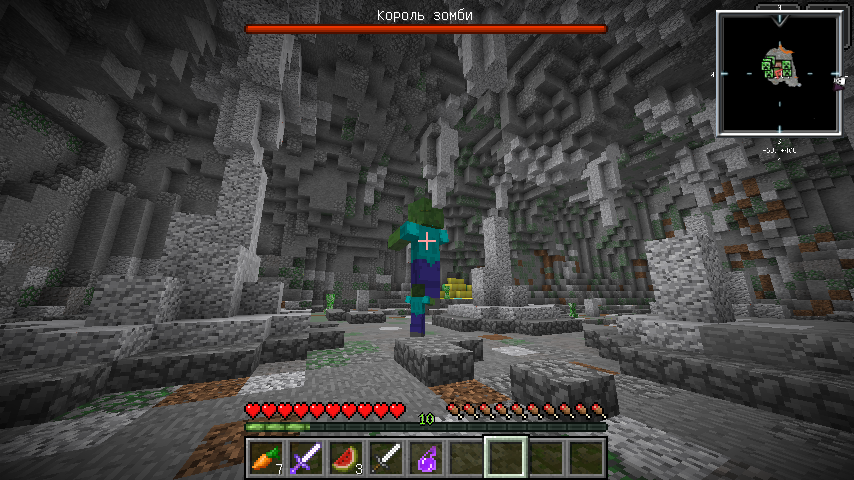The width and height of the screenshot is (854, 480).
Task: Select the carrot stack hotbar slot
Action: coord(265,458)
